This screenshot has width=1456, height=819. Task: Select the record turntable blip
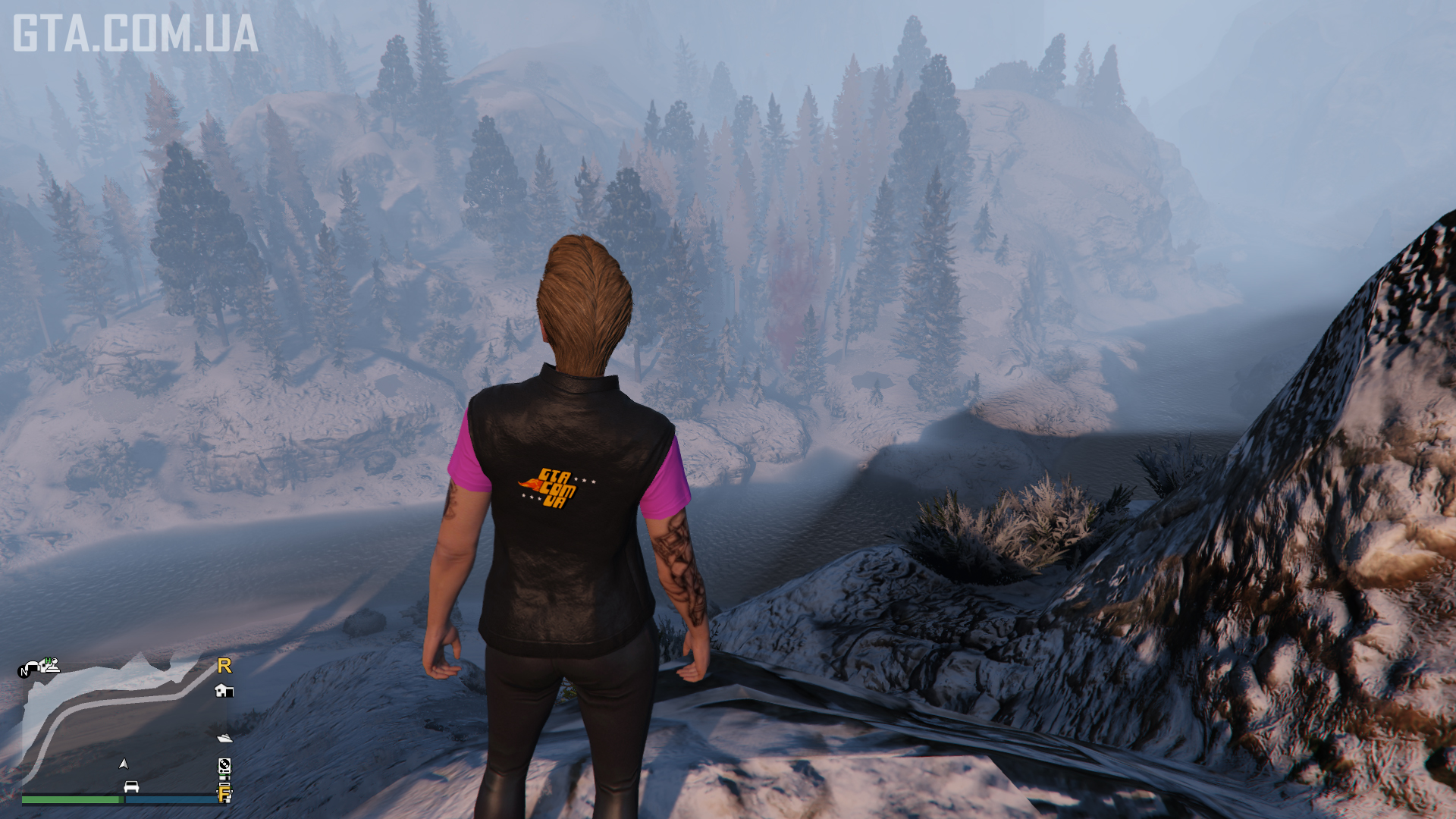[224, 765]
